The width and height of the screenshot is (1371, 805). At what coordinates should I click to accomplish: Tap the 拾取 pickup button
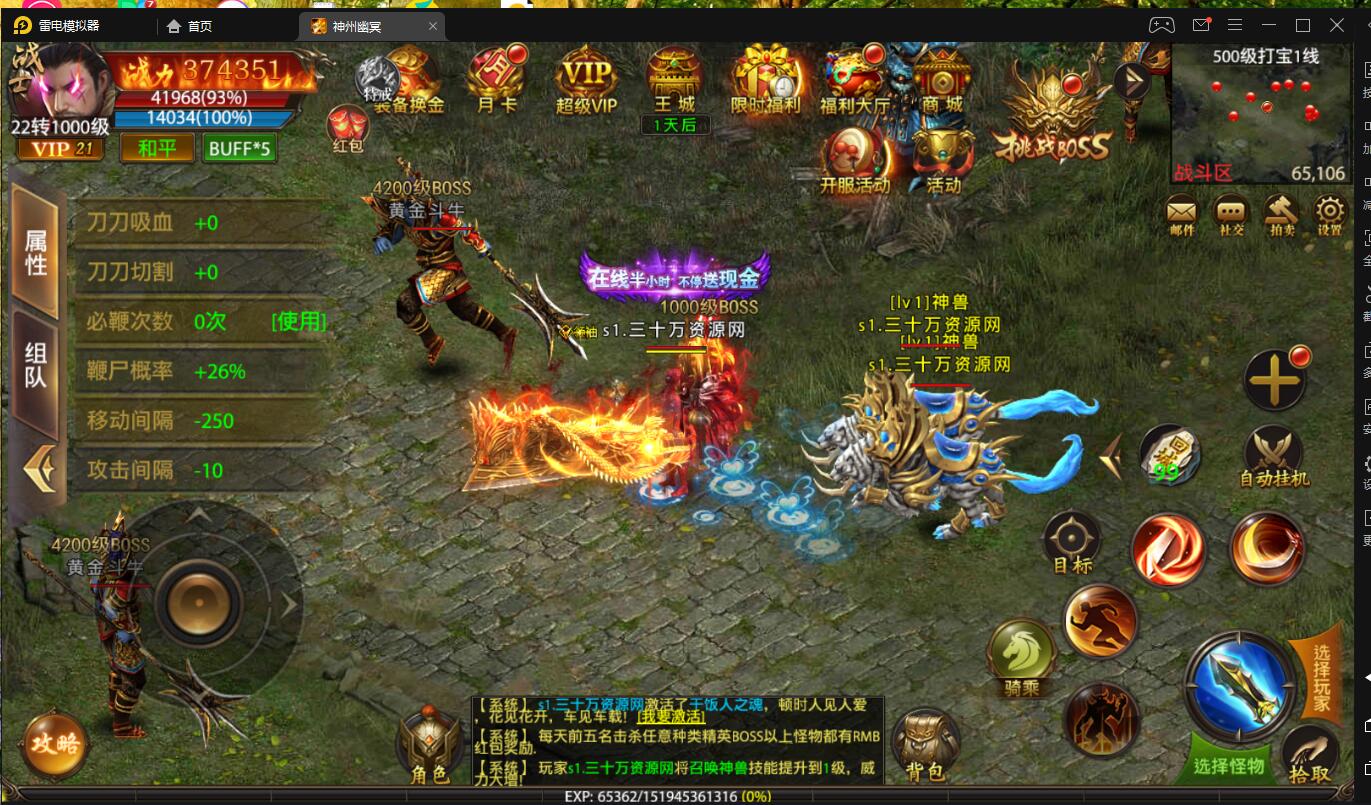click(1309, 754)
